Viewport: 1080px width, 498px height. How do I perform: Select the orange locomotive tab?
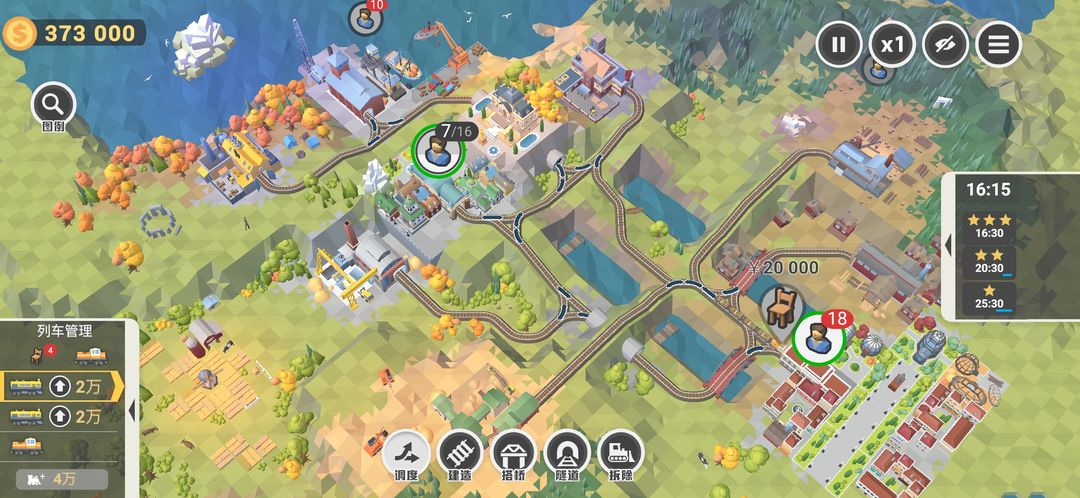pos(91,355)
